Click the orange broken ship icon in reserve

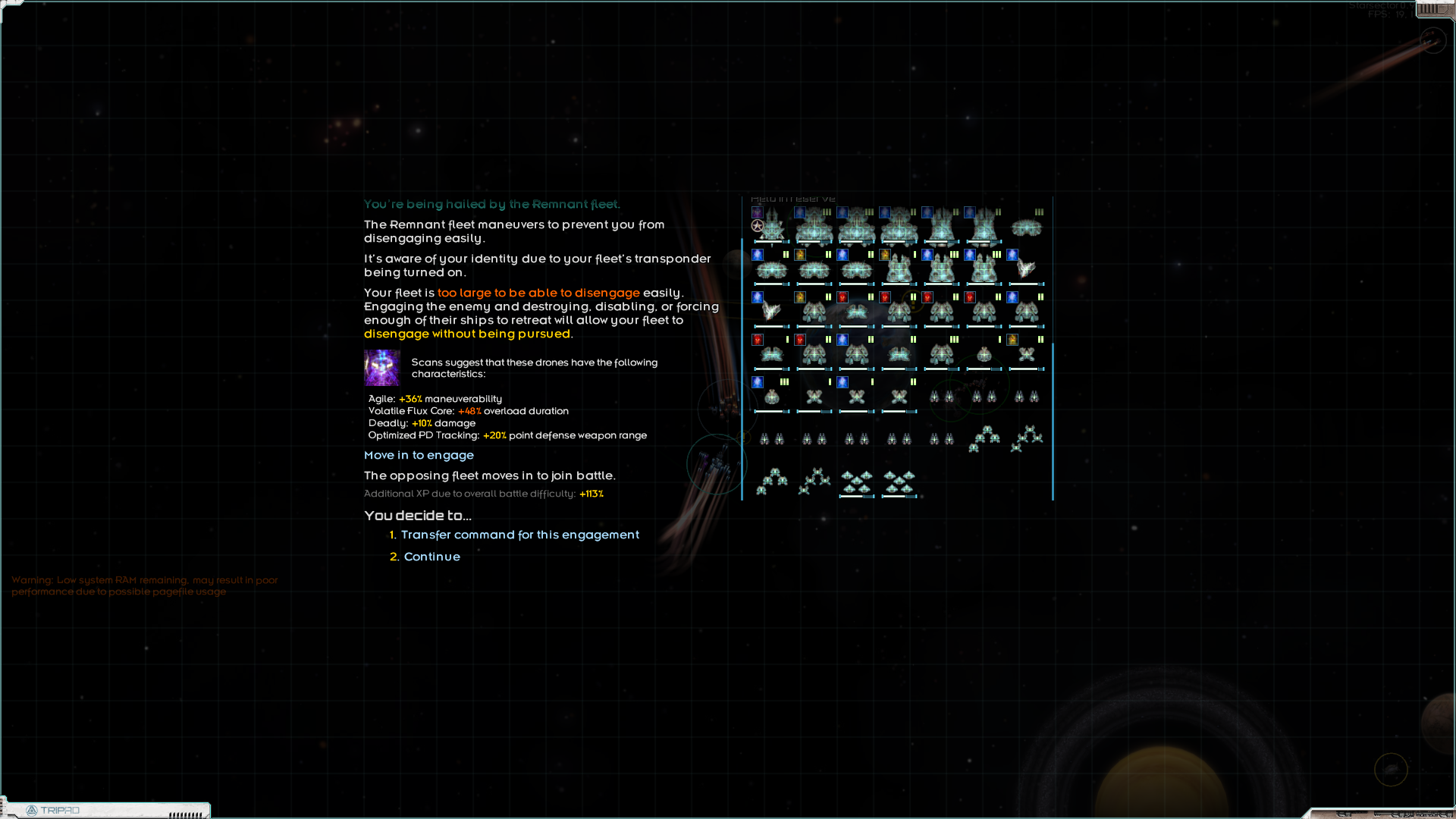(770, 309)
